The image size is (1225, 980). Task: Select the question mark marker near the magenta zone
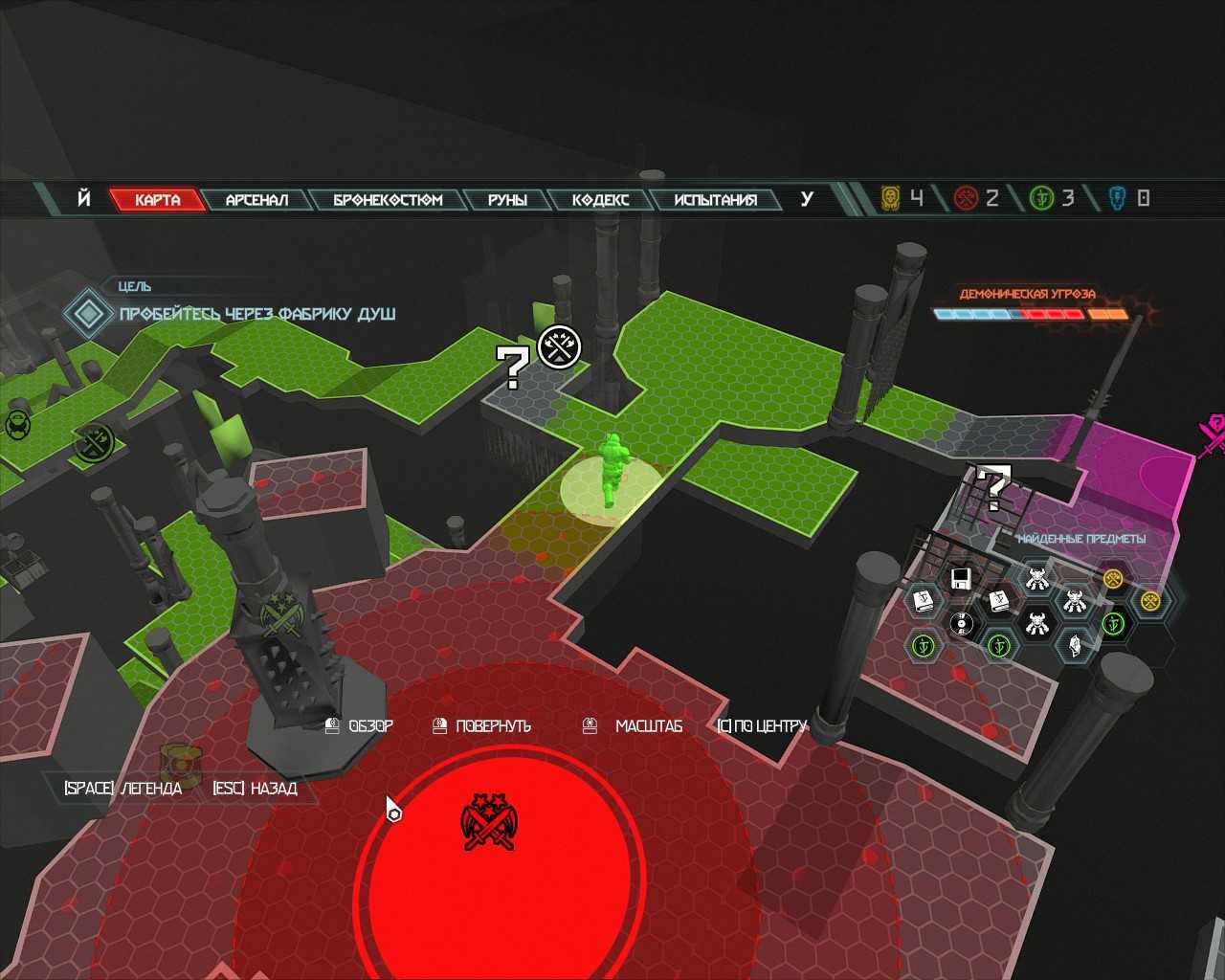994,488
